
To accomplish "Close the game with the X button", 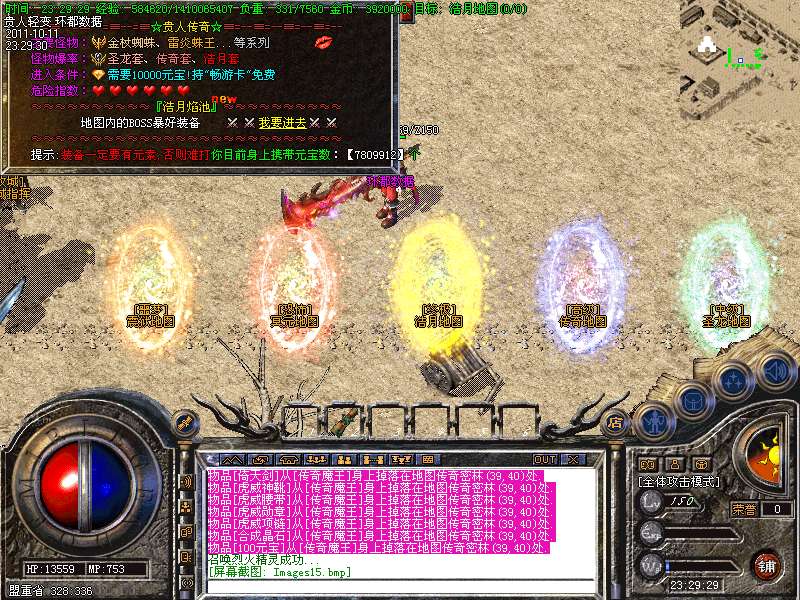I will pyautogui.click(x=572, y=459).
